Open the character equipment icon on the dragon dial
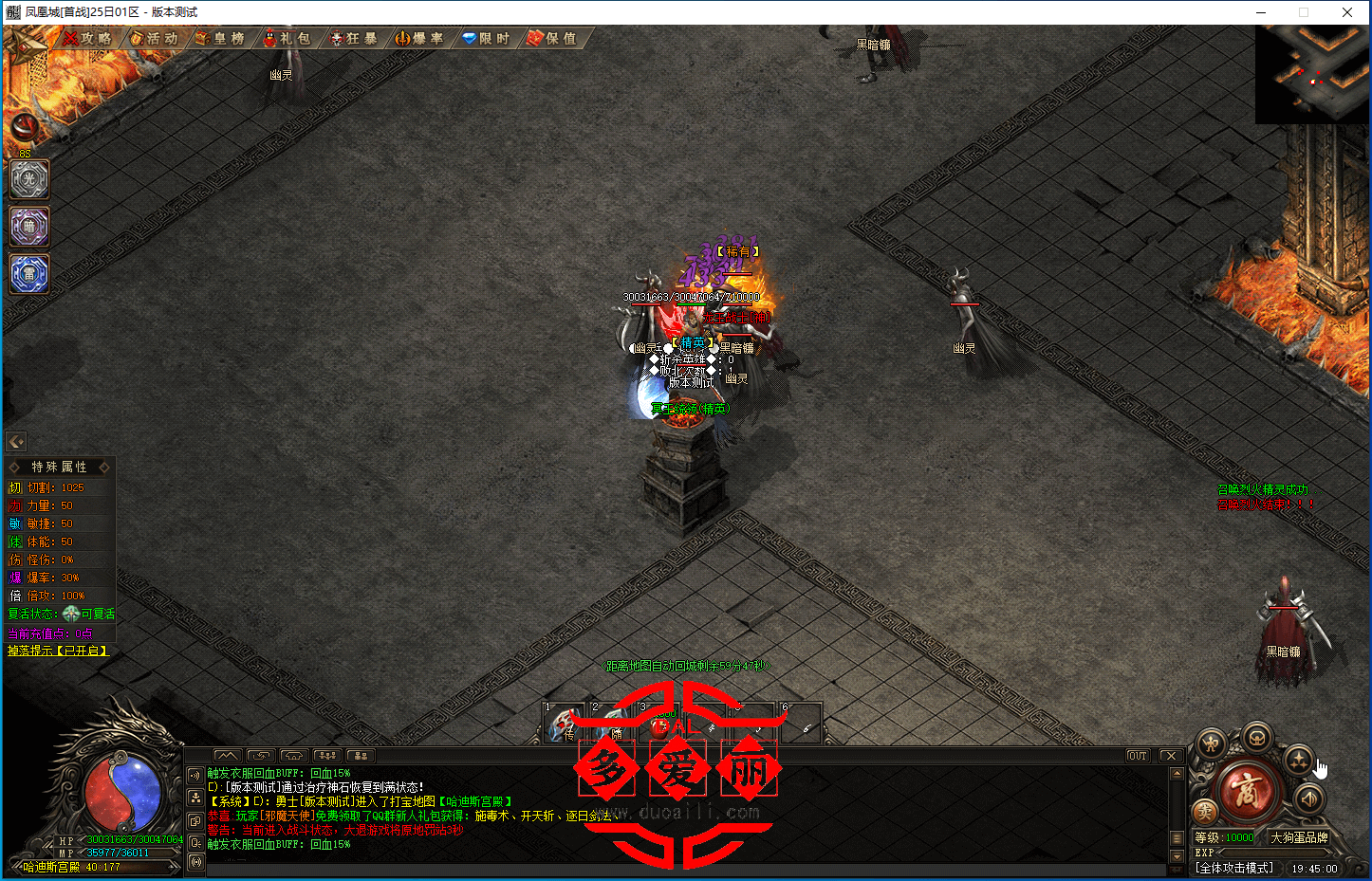 (1211, 744)
